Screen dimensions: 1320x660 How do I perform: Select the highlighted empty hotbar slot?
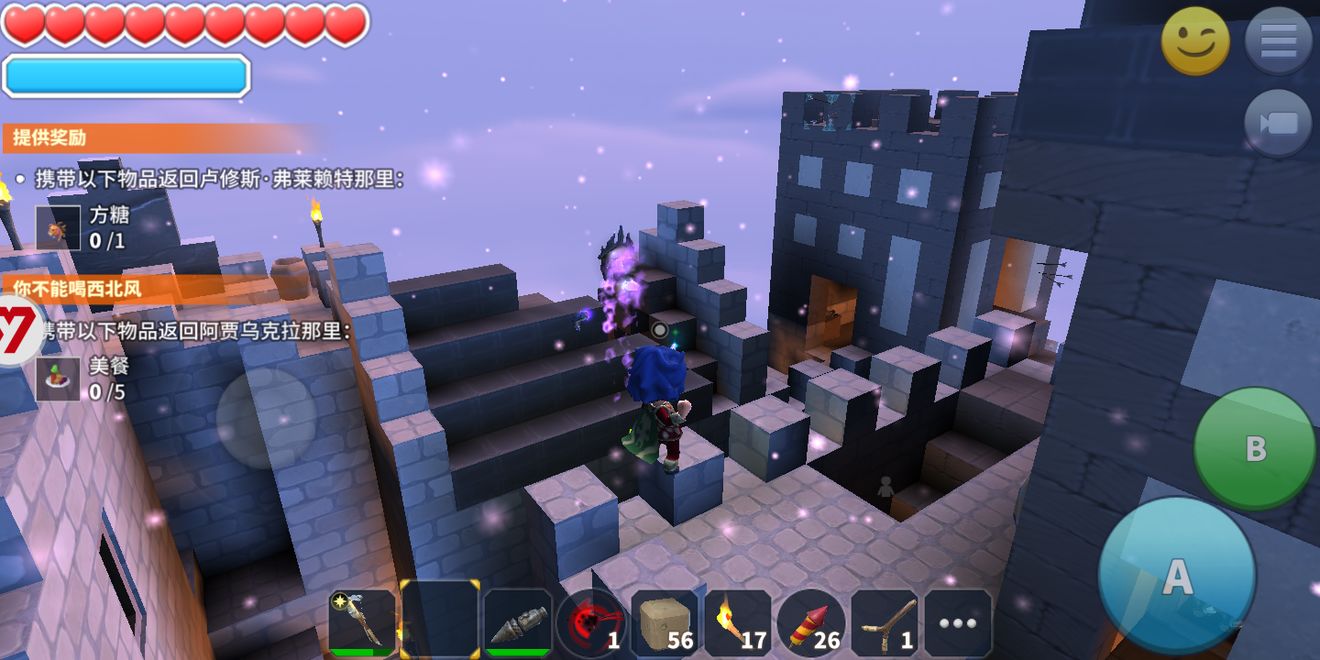[x=439, y=621]
